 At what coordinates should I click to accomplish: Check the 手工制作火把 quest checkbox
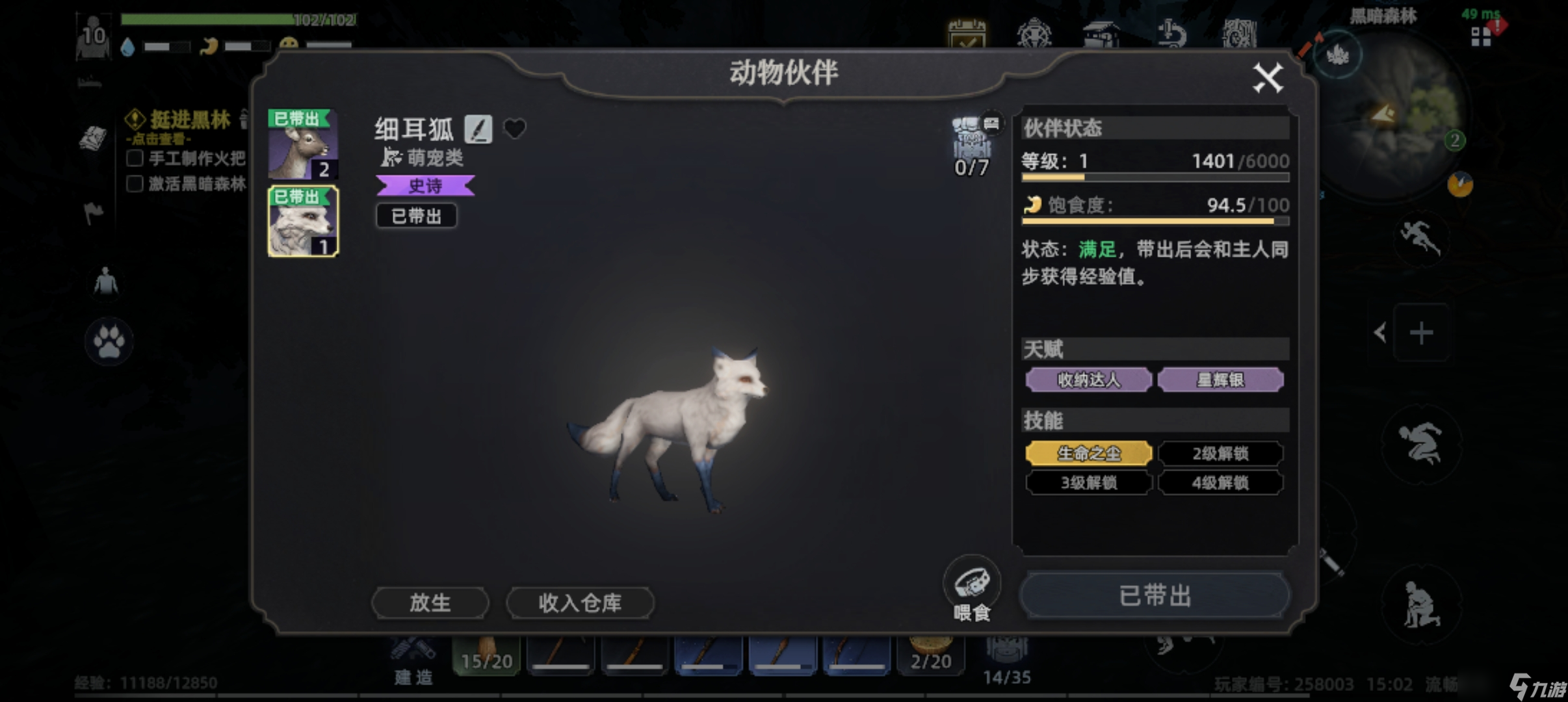[x=135, y=157]
